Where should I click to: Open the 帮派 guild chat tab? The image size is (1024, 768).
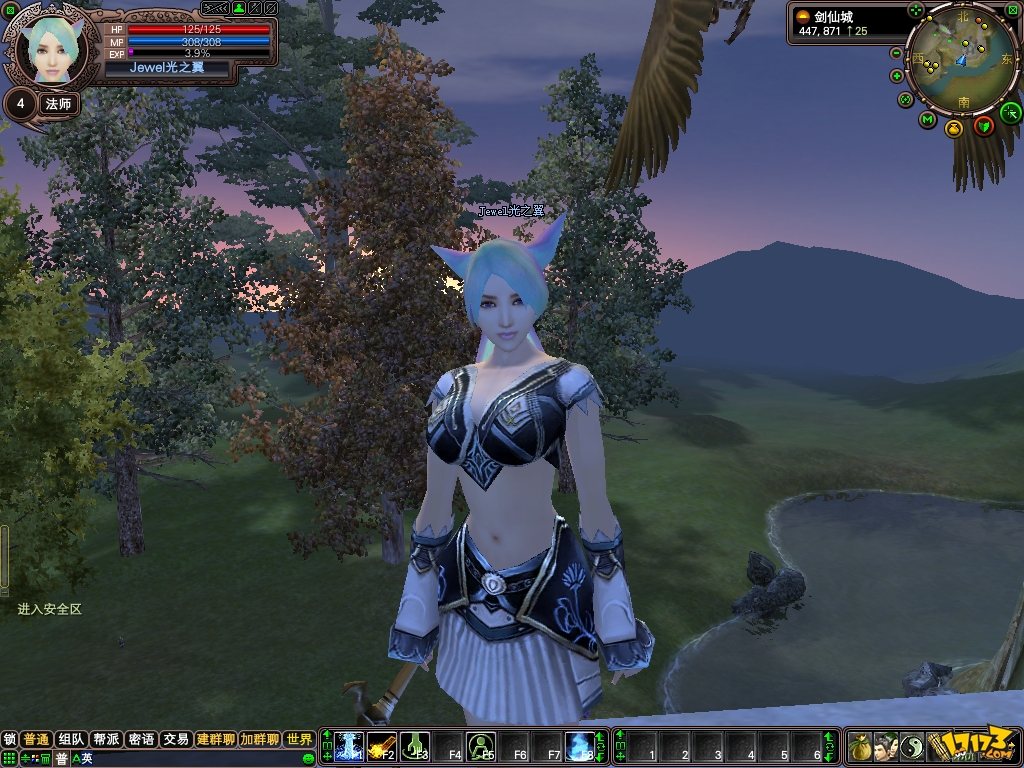tap(106, 740)
